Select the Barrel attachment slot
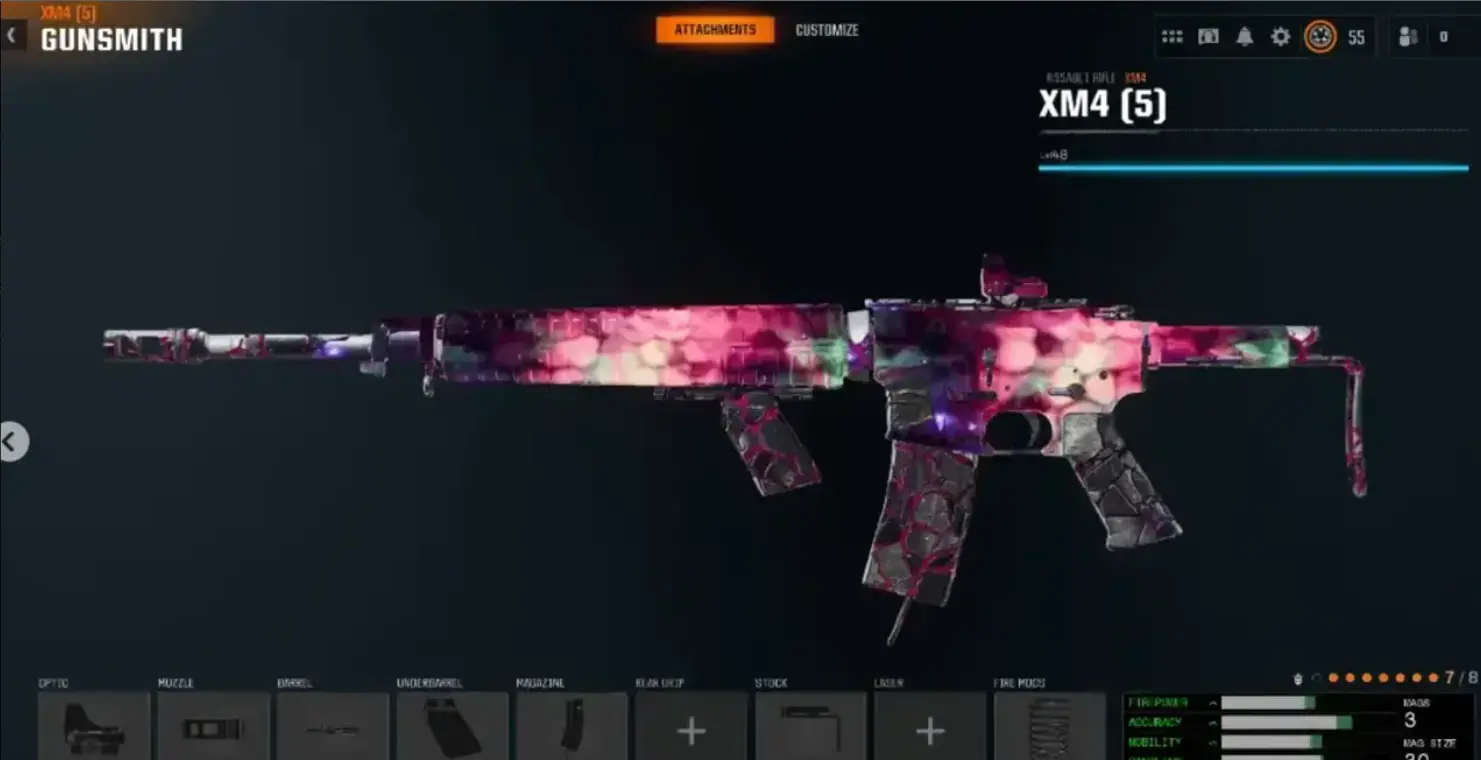This screenshot has height=760, width=1481. point(332,725)
